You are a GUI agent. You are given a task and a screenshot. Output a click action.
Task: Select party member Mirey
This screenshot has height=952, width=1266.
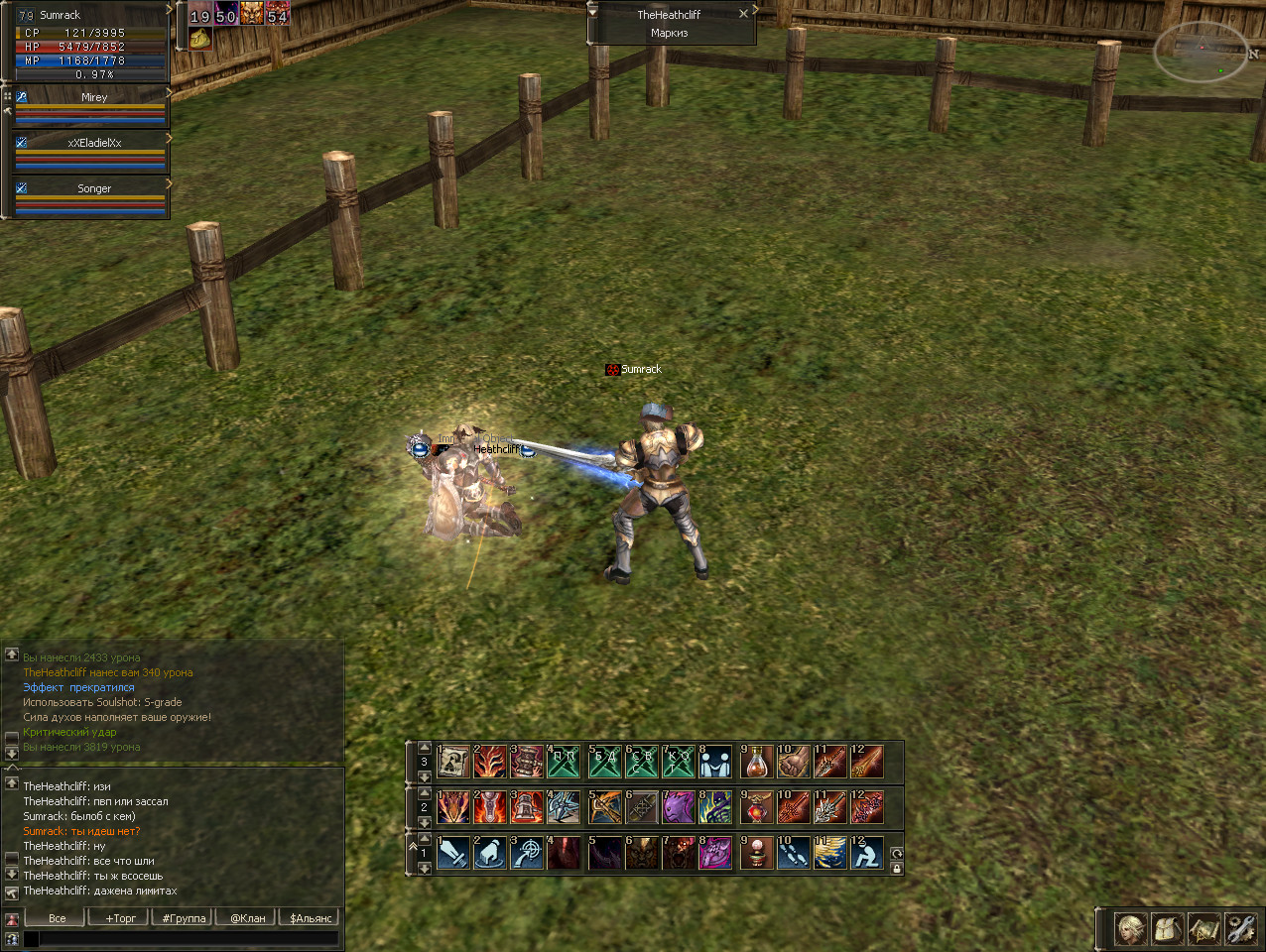[x=93, y=97]
